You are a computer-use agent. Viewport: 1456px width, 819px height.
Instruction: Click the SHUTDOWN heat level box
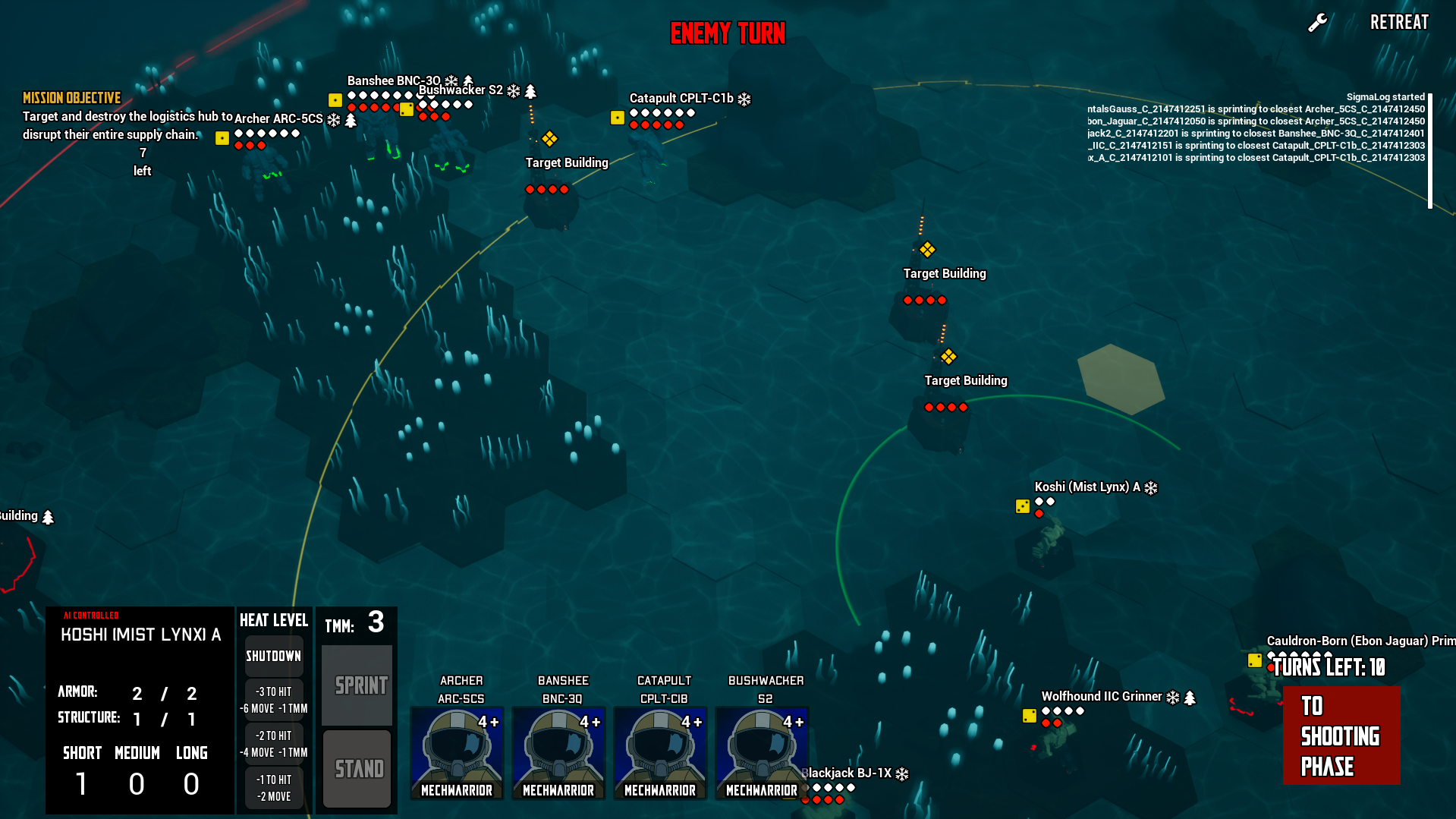(x=273, y=656)
